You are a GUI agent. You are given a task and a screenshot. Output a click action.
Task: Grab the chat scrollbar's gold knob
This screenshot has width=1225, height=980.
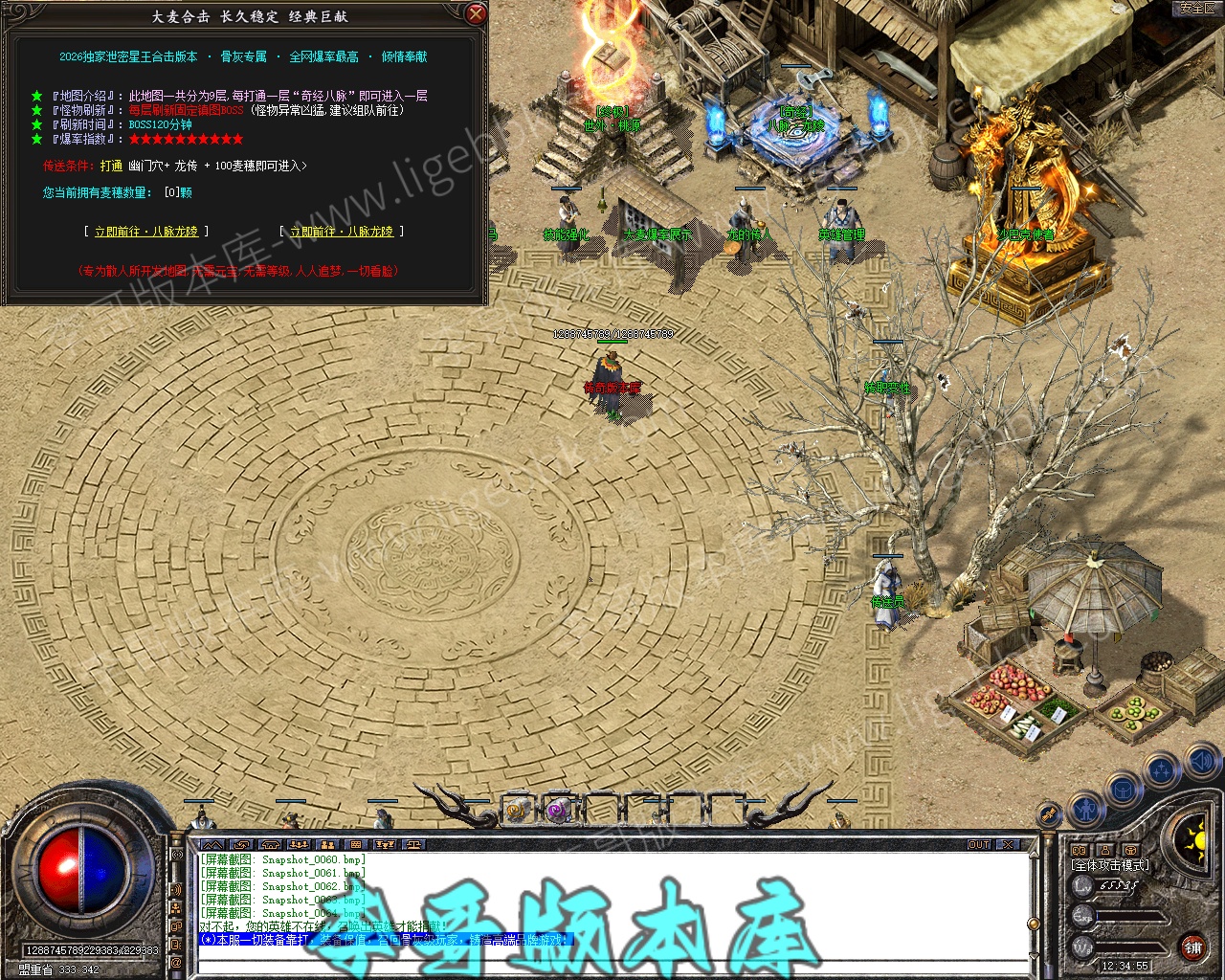click(x=1032, y=924)
